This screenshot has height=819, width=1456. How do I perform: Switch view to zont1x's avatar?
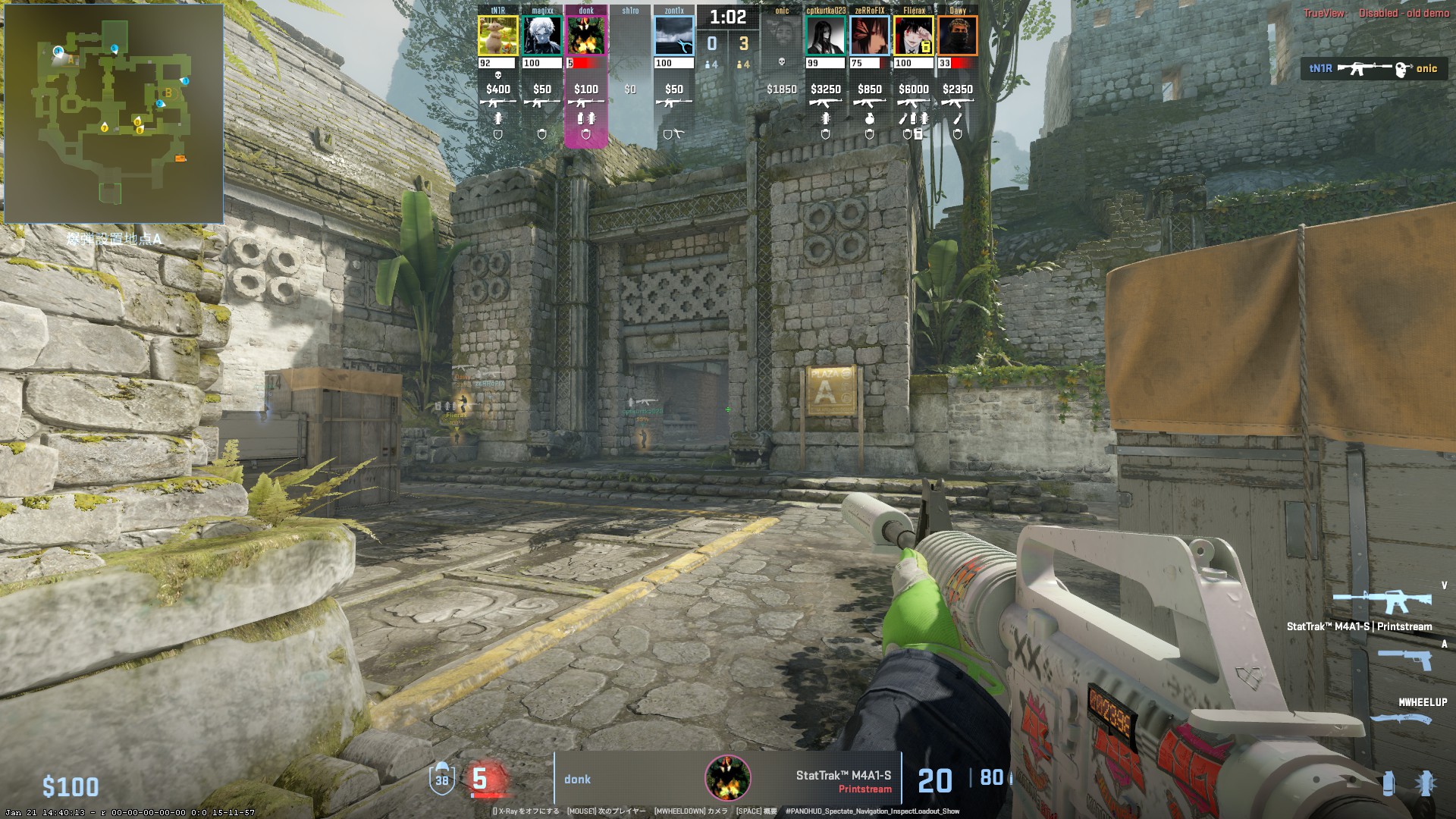point(673,36)
